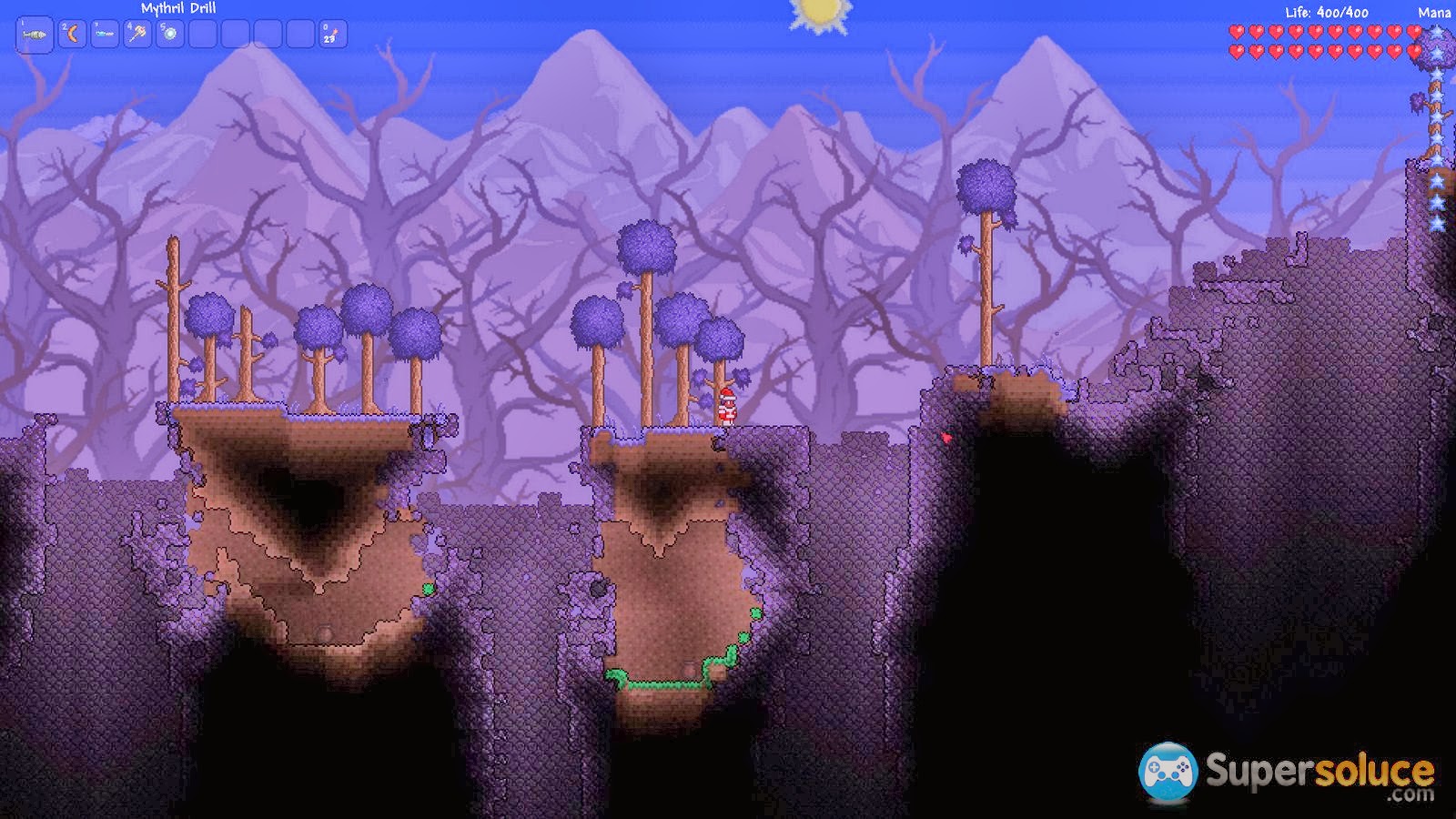Click the Supersoluce gamepad controller logo

pos(1169,773)
